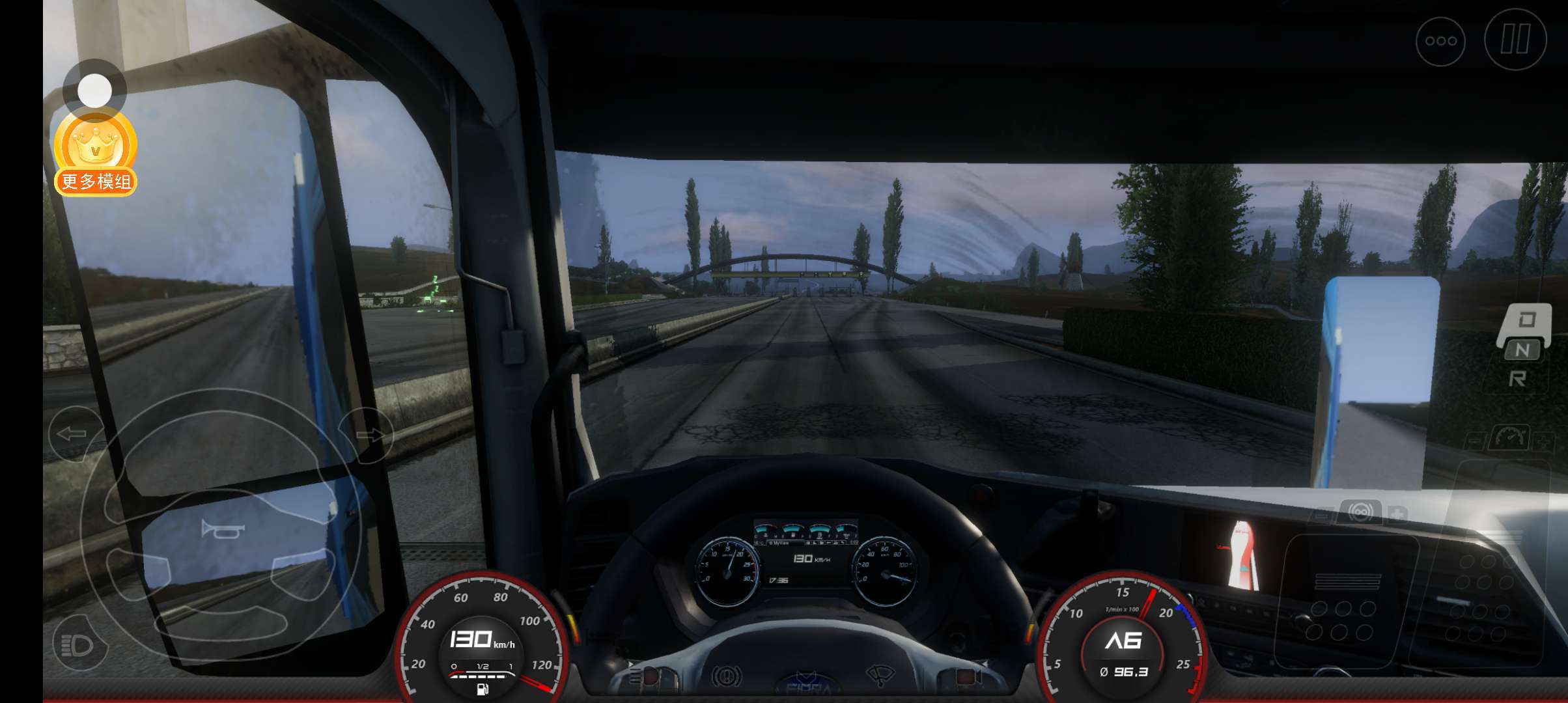Toggle the cruise control speedometer icon
This screenshot has height=703, width=1568.
pyautogui.click(x=1511, y=437)
